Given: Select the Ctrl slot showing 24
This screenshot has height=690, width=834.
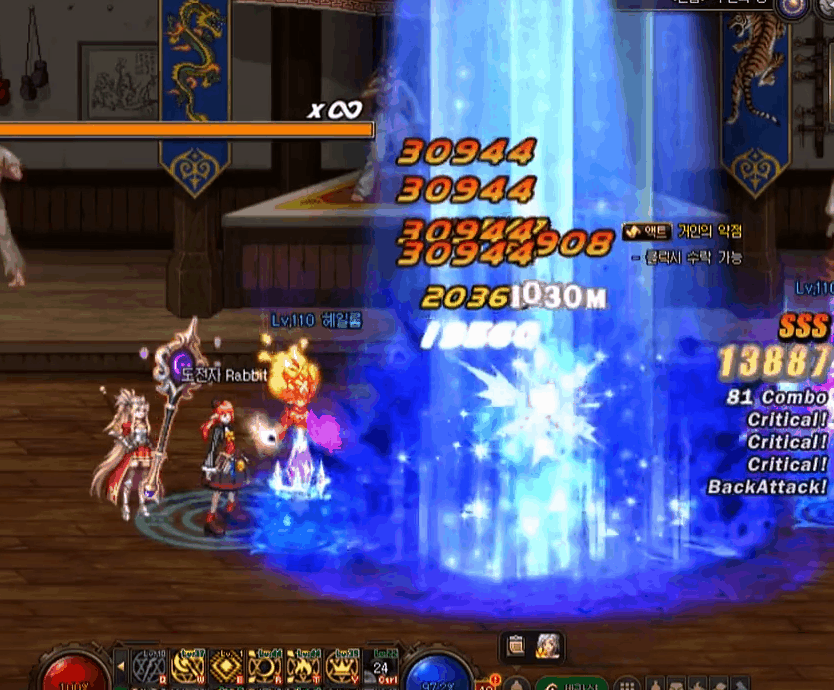Looking at the screenshot, I should click(x=380, y=667).
